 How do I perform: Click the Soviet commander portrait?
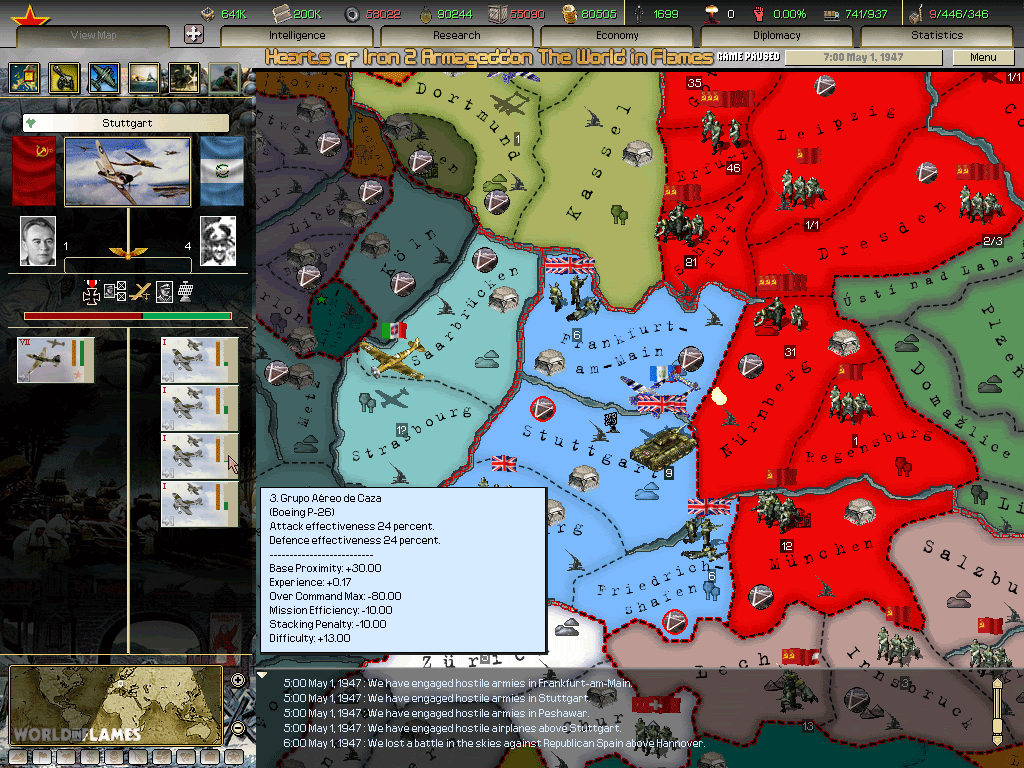(x=38, y=241)
